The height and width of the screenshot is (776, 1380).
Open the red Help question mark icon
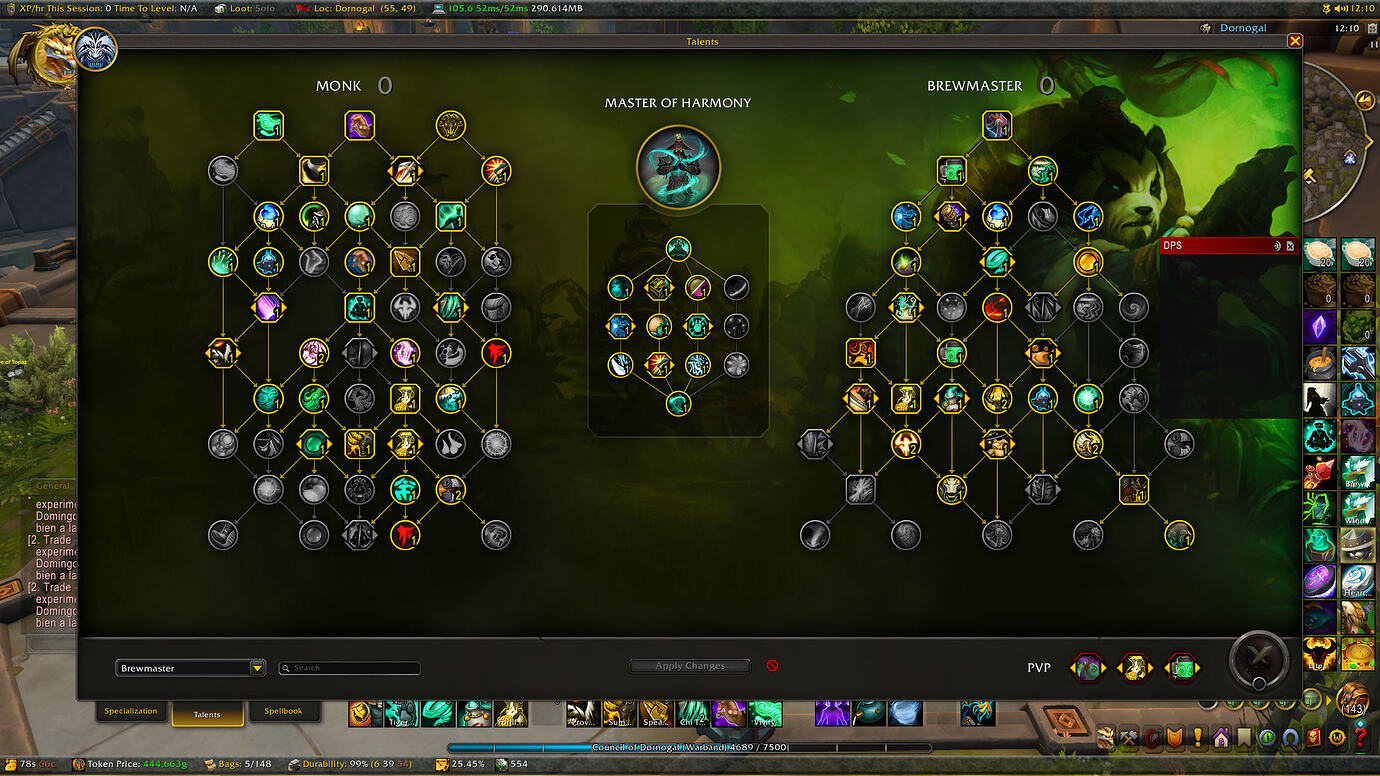[1358, 739]
